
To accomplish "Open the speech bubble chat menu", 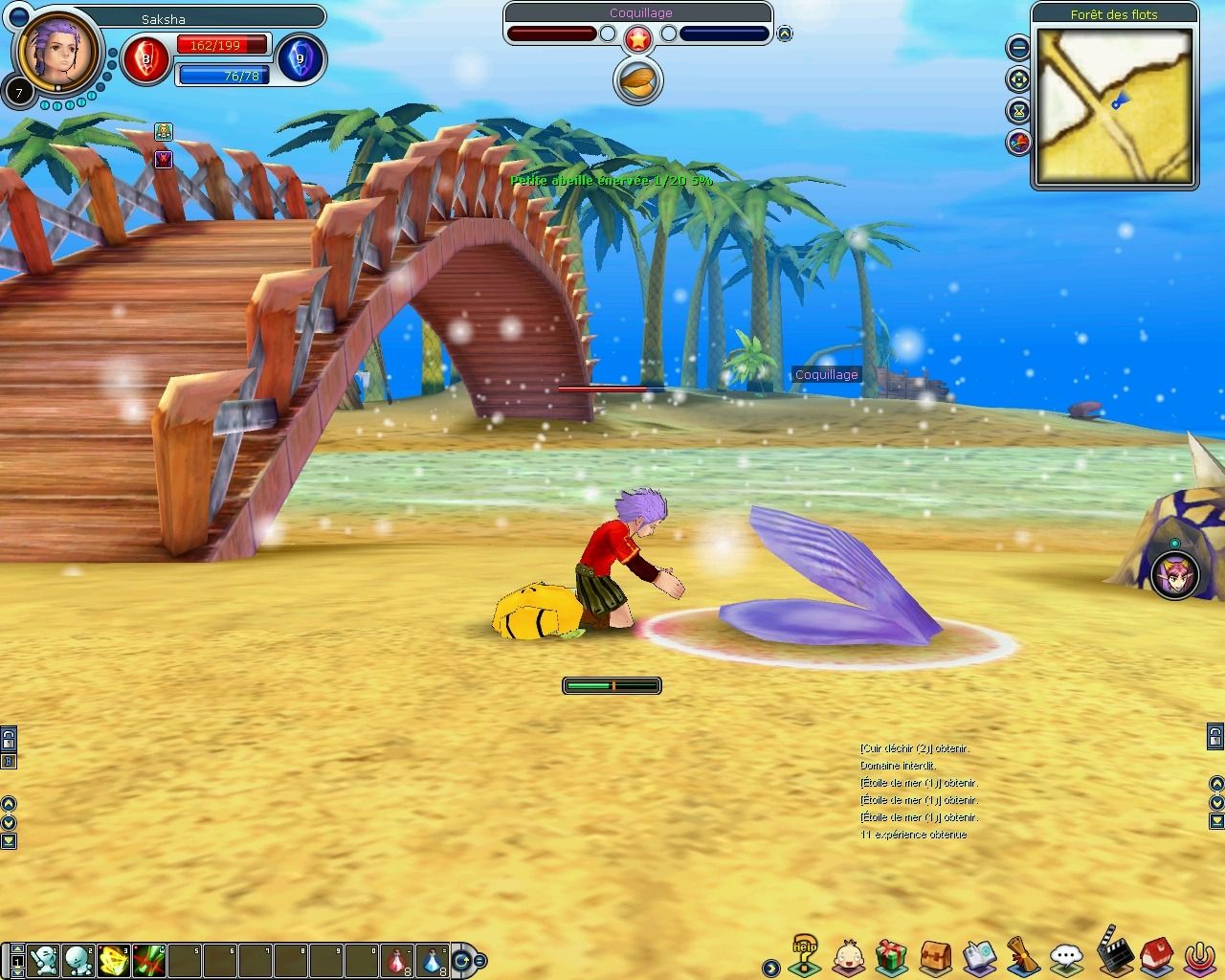I will tap(1066, 955).
